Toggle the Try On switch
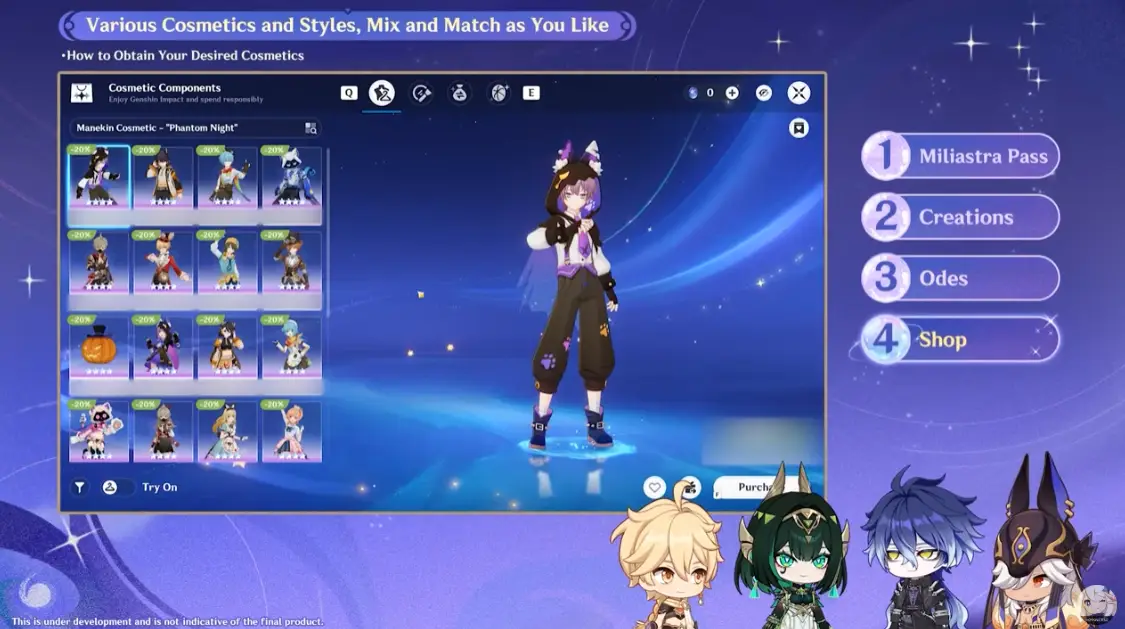 (110, 487)
